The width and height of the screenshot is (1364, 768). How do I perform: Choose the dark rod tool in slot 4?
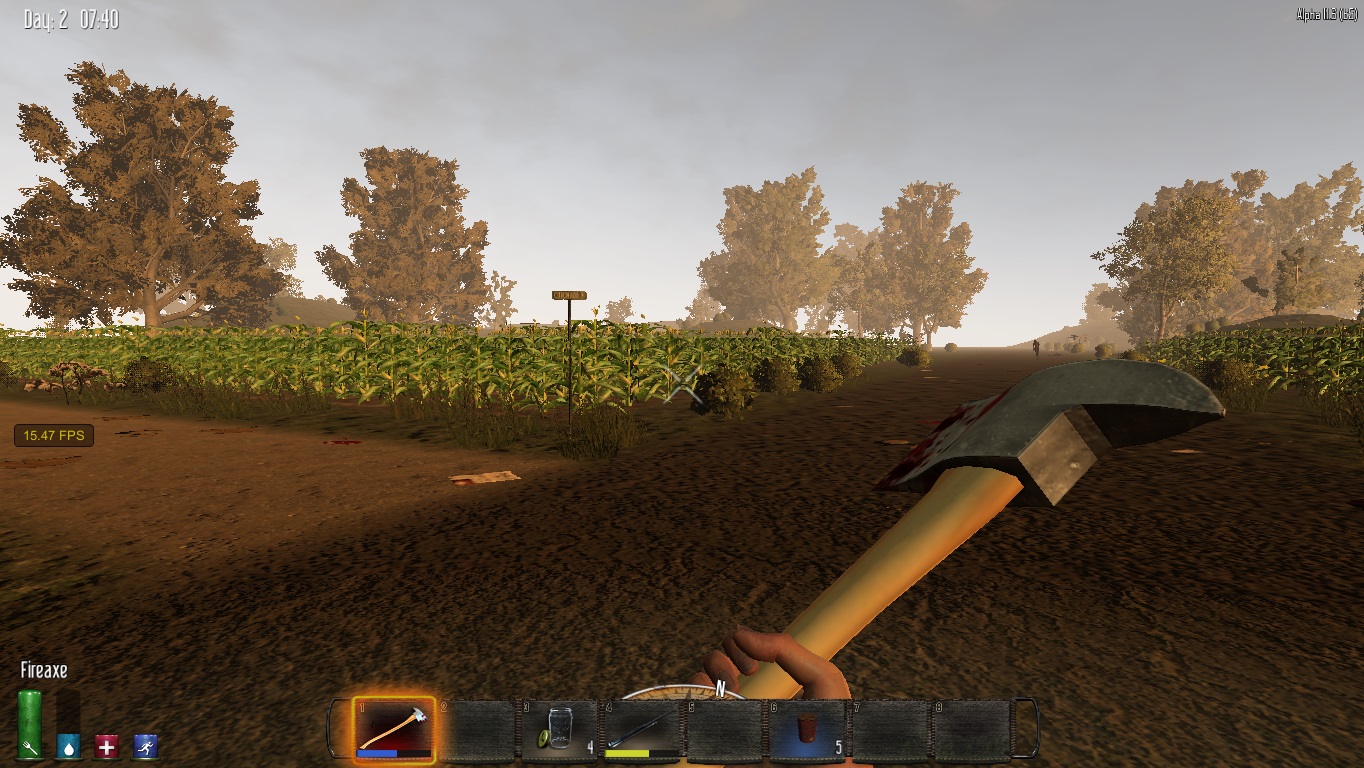(641, 729)
